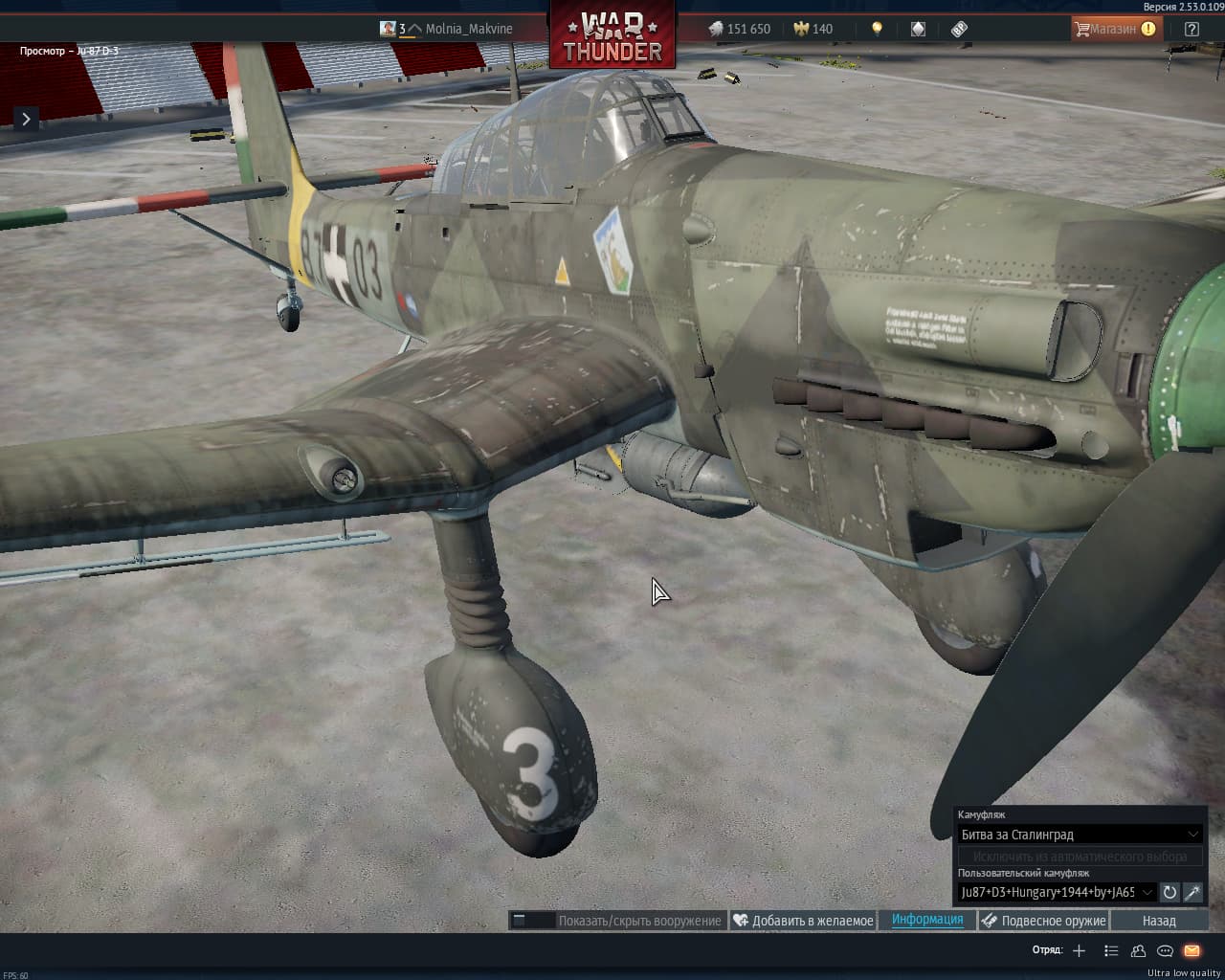Click the light bulb icon

pyautogui.click(x=877, y=29)
